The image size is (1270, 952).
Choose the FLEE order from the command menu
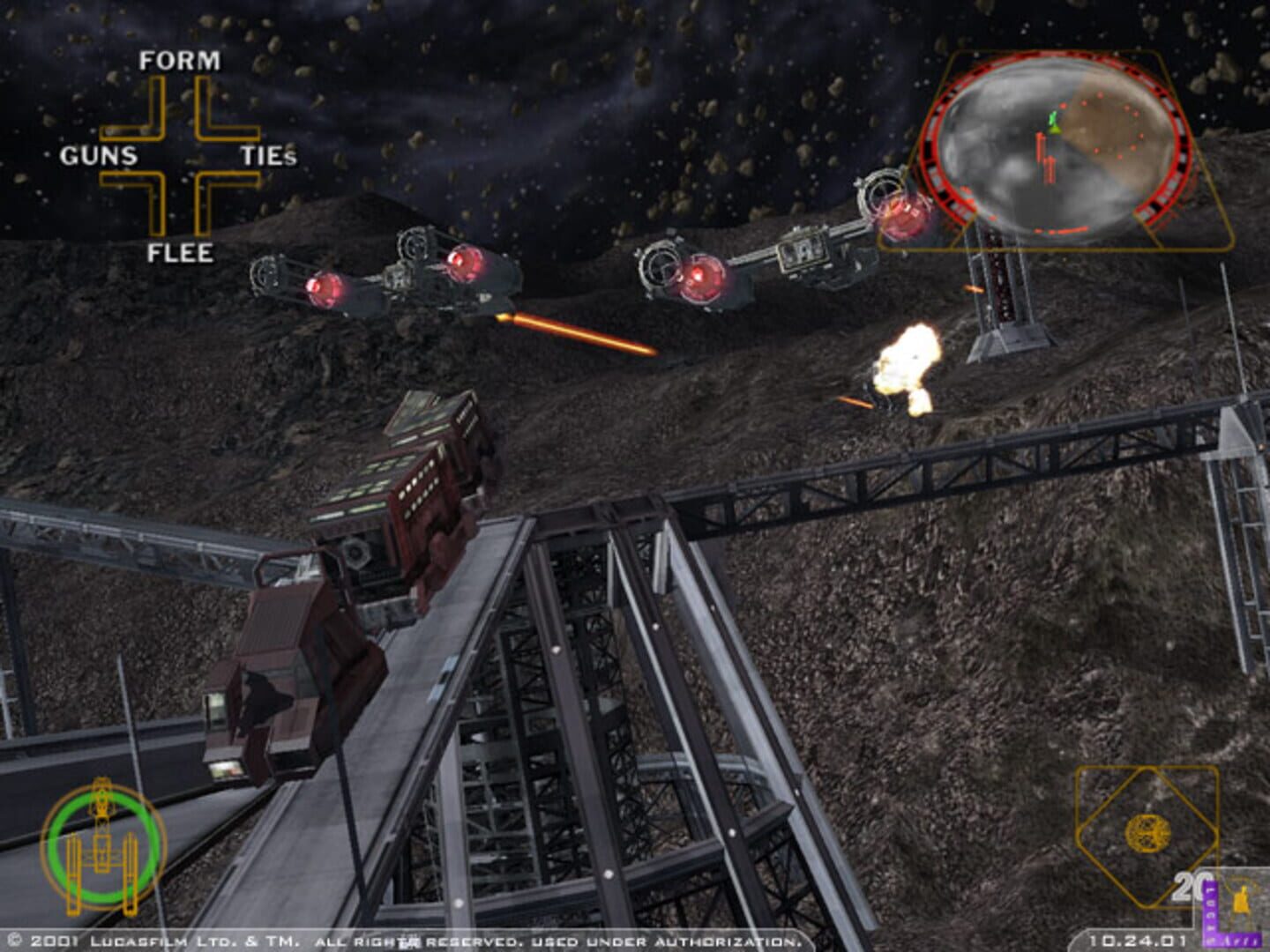[x=182, y=254]
